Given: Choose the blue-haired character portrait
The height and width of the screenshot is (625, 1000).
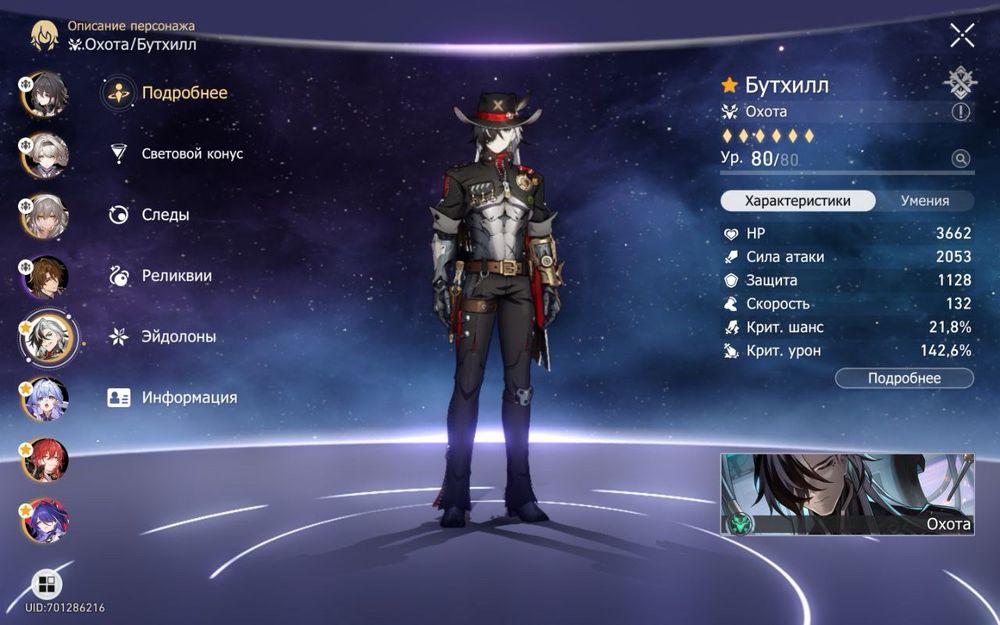Looking at the screenshot, I should pos(45,399).
